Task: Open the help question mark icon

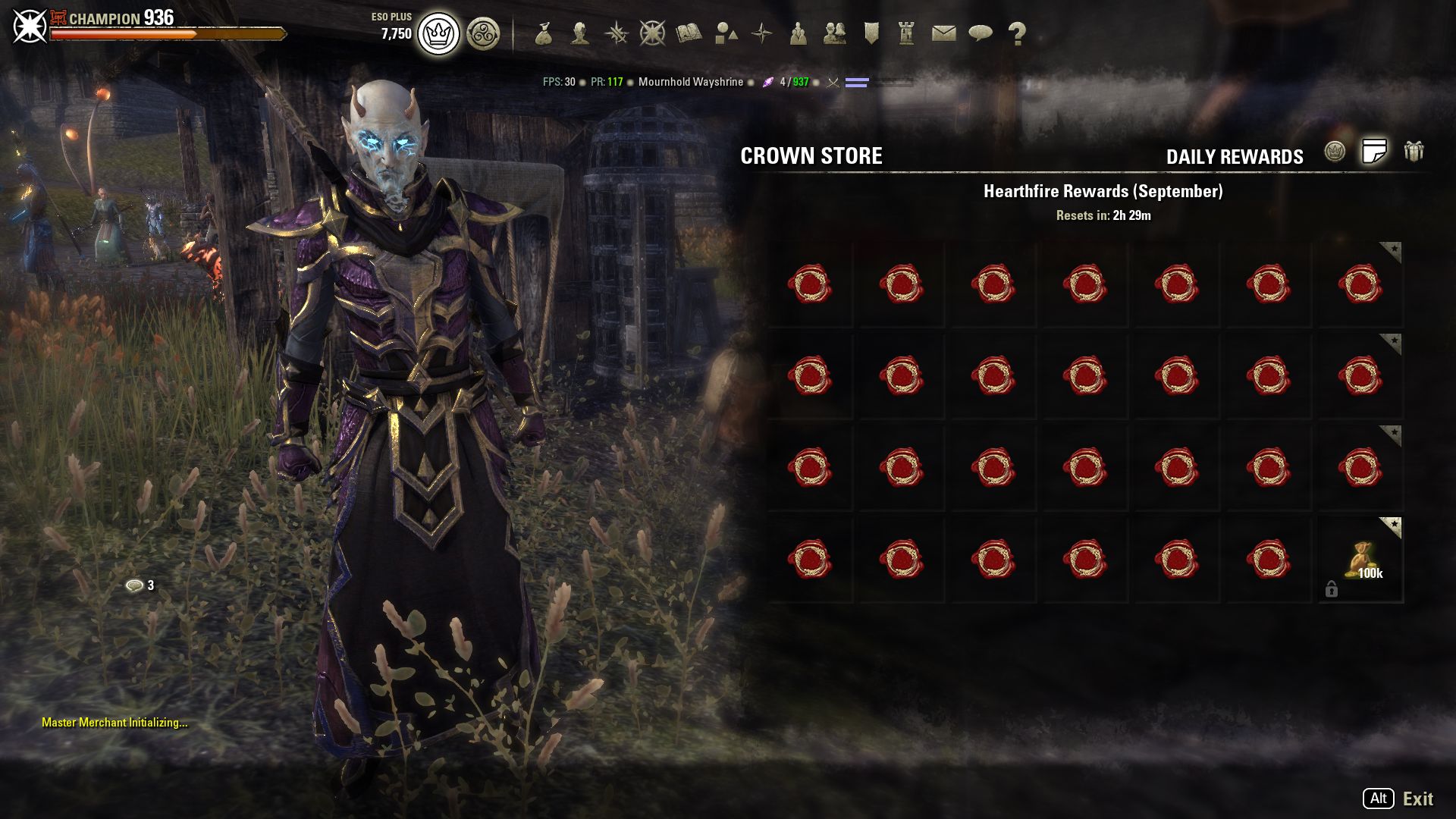Action: pos(1017,33)
